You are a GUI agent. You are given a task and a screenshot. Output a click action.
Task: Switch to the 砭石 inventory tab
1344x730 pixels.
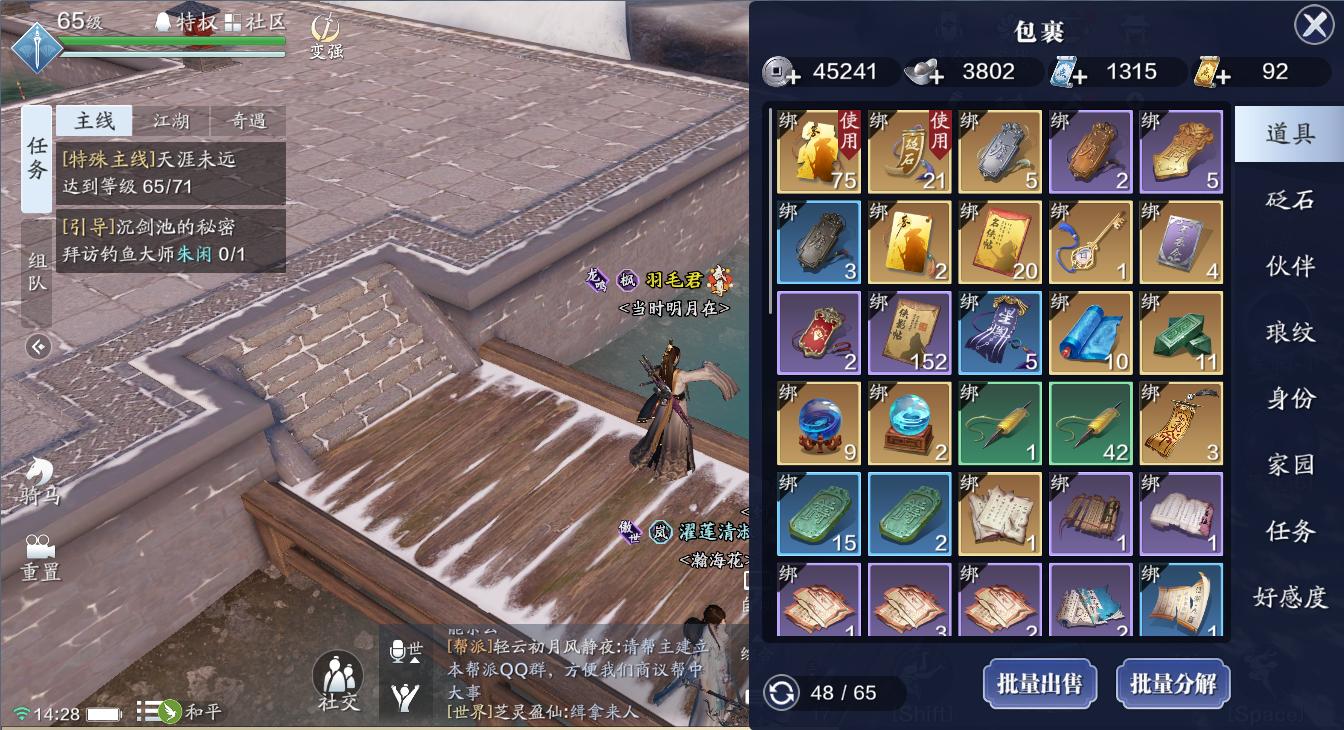[x=1290, y=199]
